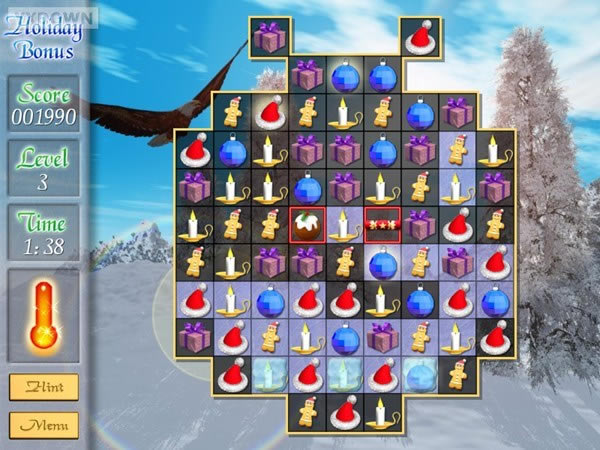Screen dimensions: 600x450
Task: Select the lone Santa hat atop the board
Action: coord(420,38)
